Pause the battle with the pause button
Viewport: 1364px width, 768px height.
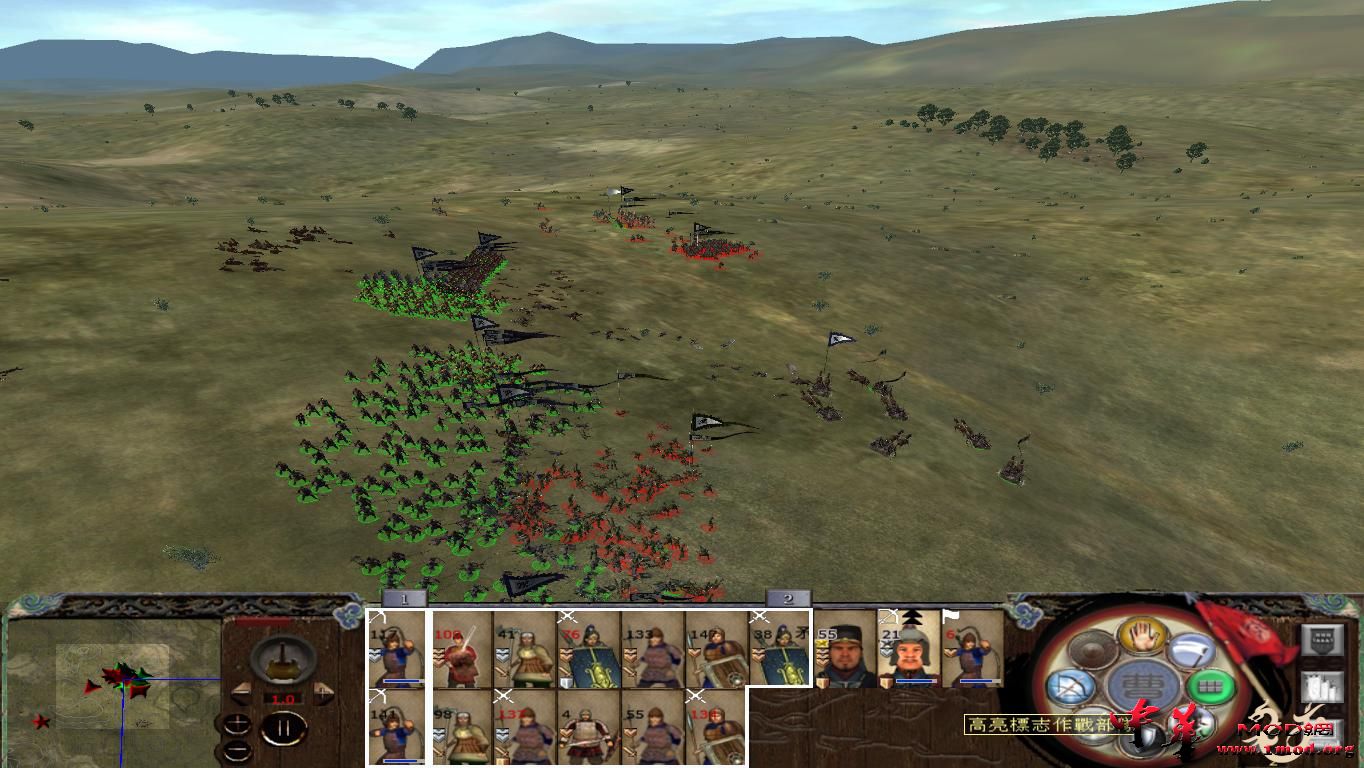pyautogui.click(x=283, y=728)
